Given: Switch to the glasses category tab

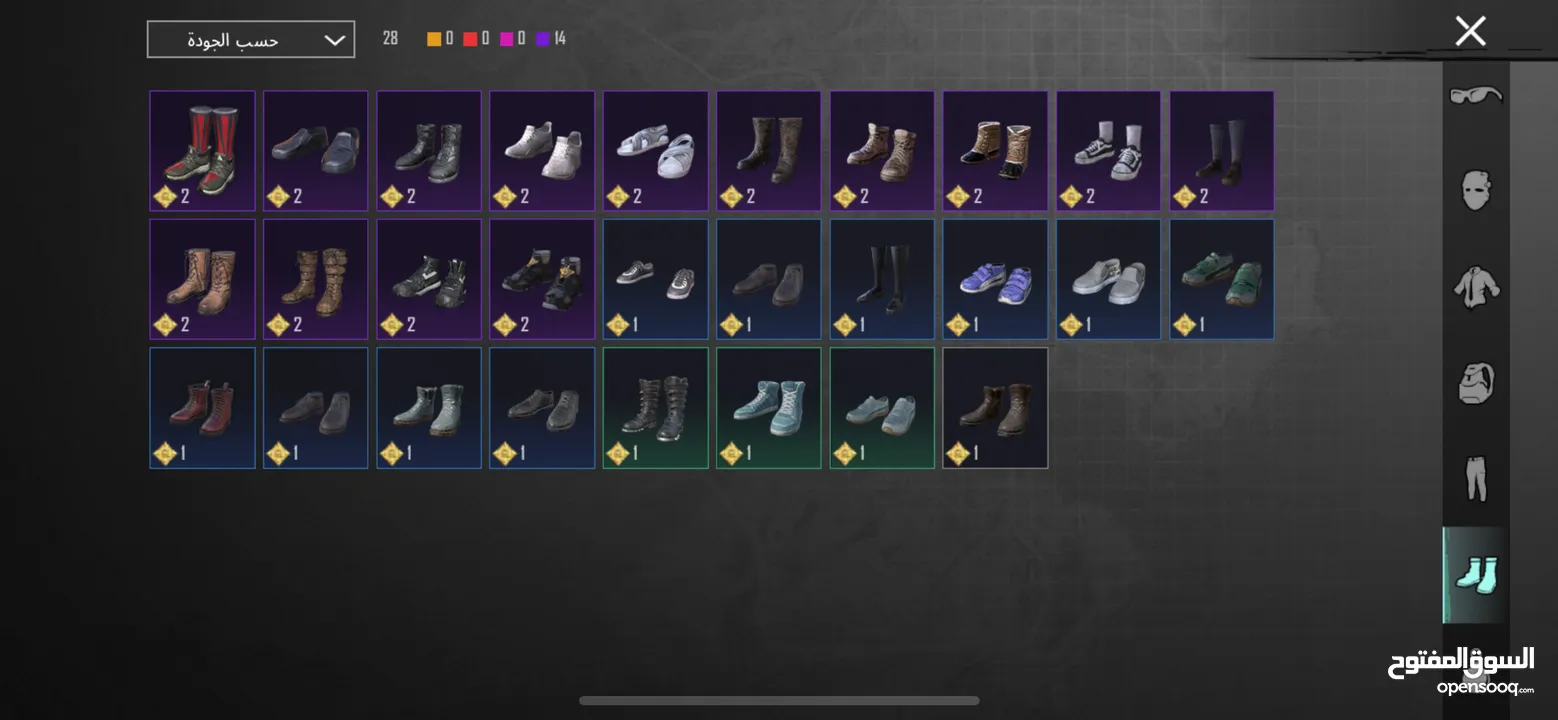Looking at the screenshot, I should [1476, 96].
